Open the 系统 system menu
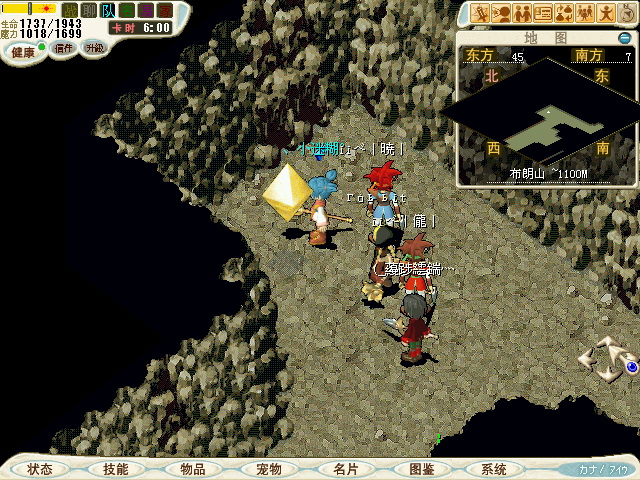The height and width of the screenshot is (480, 640). point(494,469)
